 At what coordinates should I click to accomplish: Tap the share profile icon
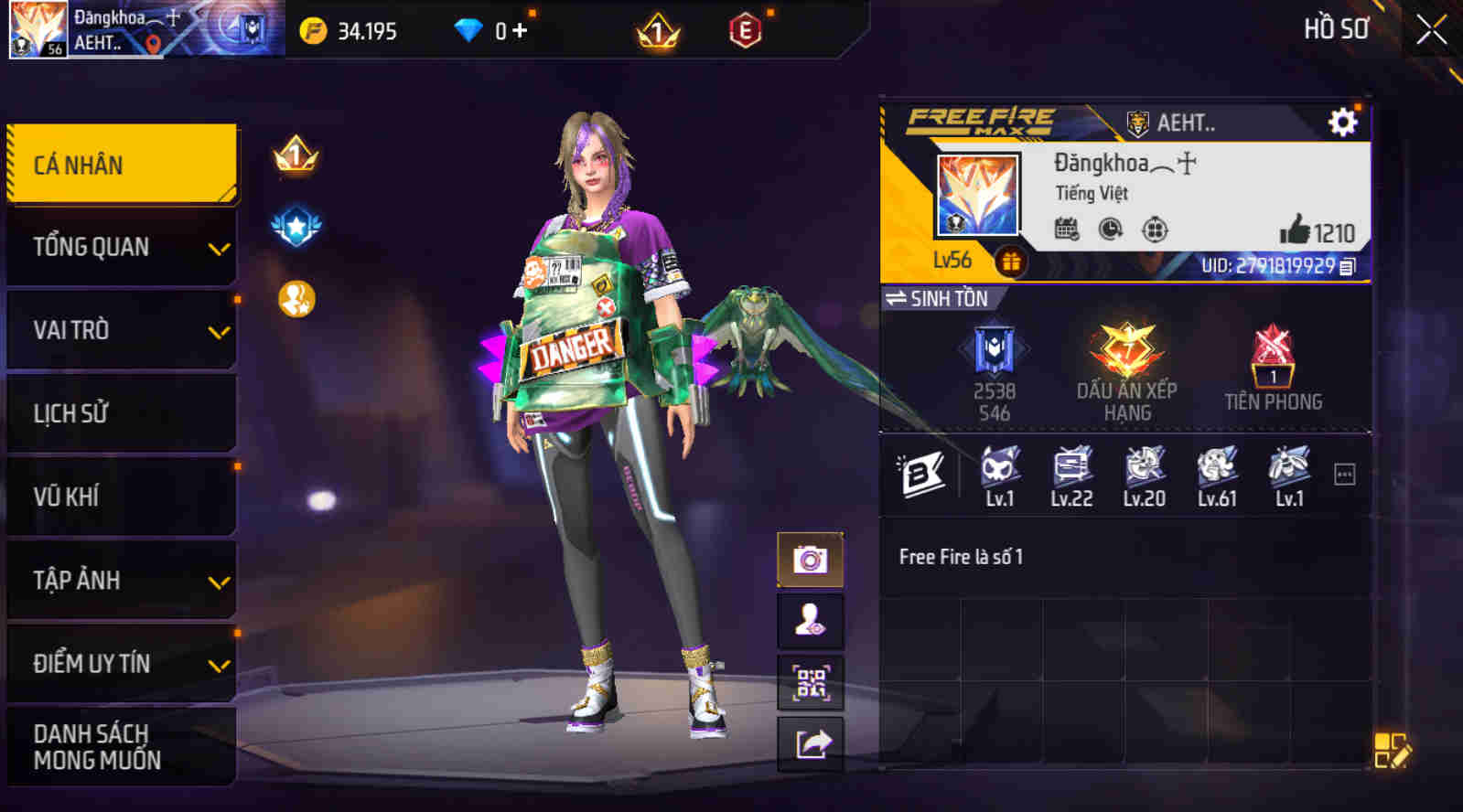[x=811, y=743]
